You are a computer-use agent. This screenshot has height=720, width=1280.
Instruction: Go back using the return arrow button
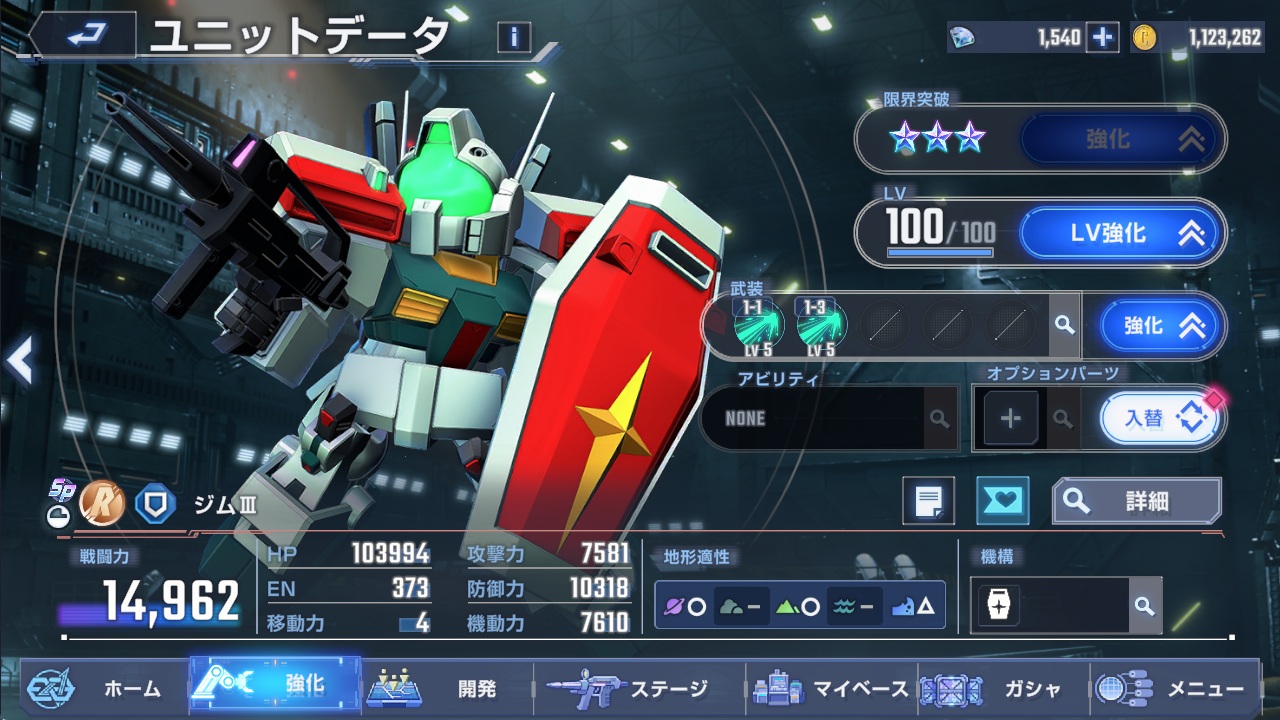click(x=83, y=36)
